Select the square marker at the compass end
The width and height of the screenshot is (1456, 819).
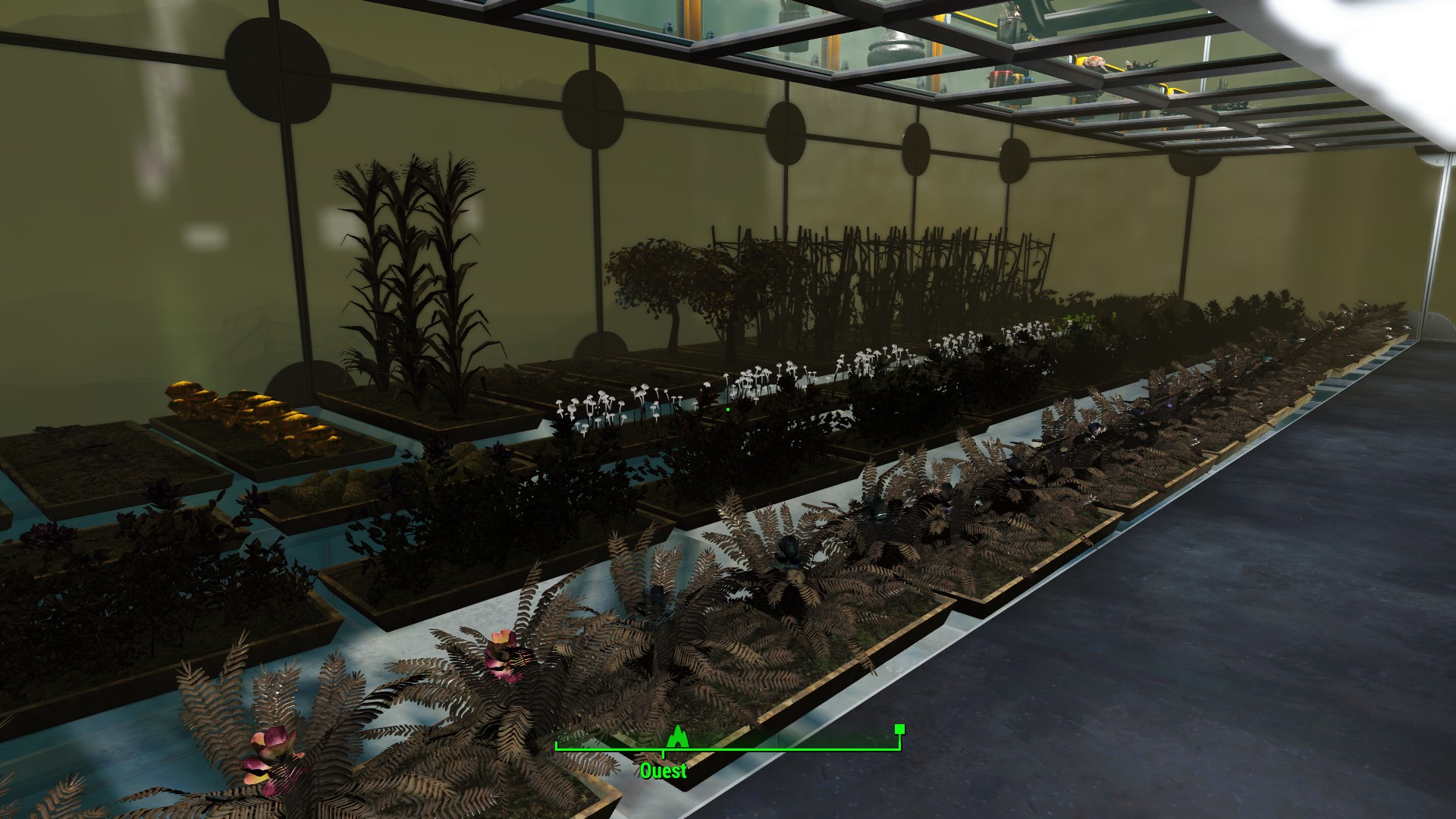(899, 730)
